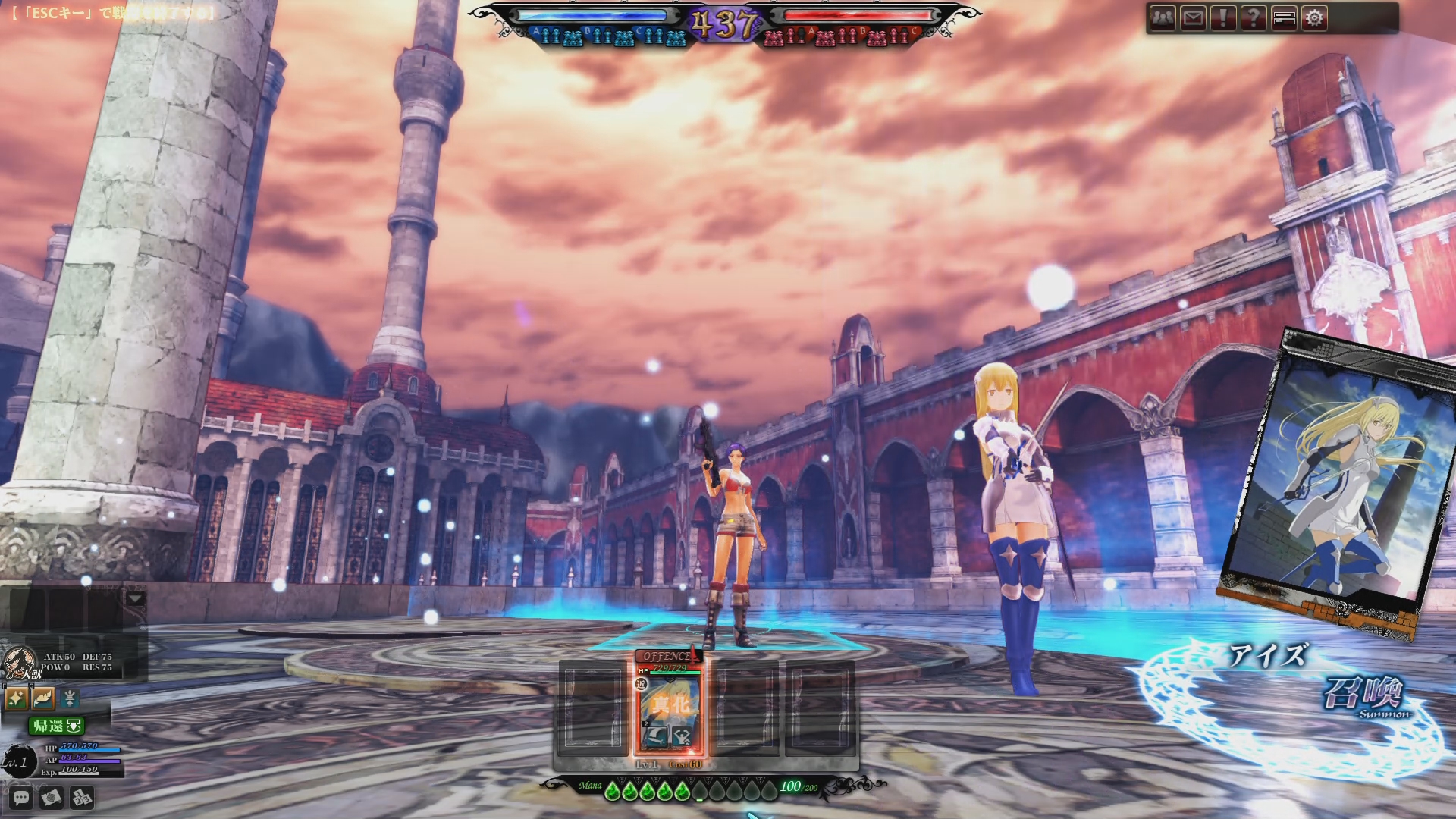
Task: Select the beast race emblem portrait
Action: 20,664
